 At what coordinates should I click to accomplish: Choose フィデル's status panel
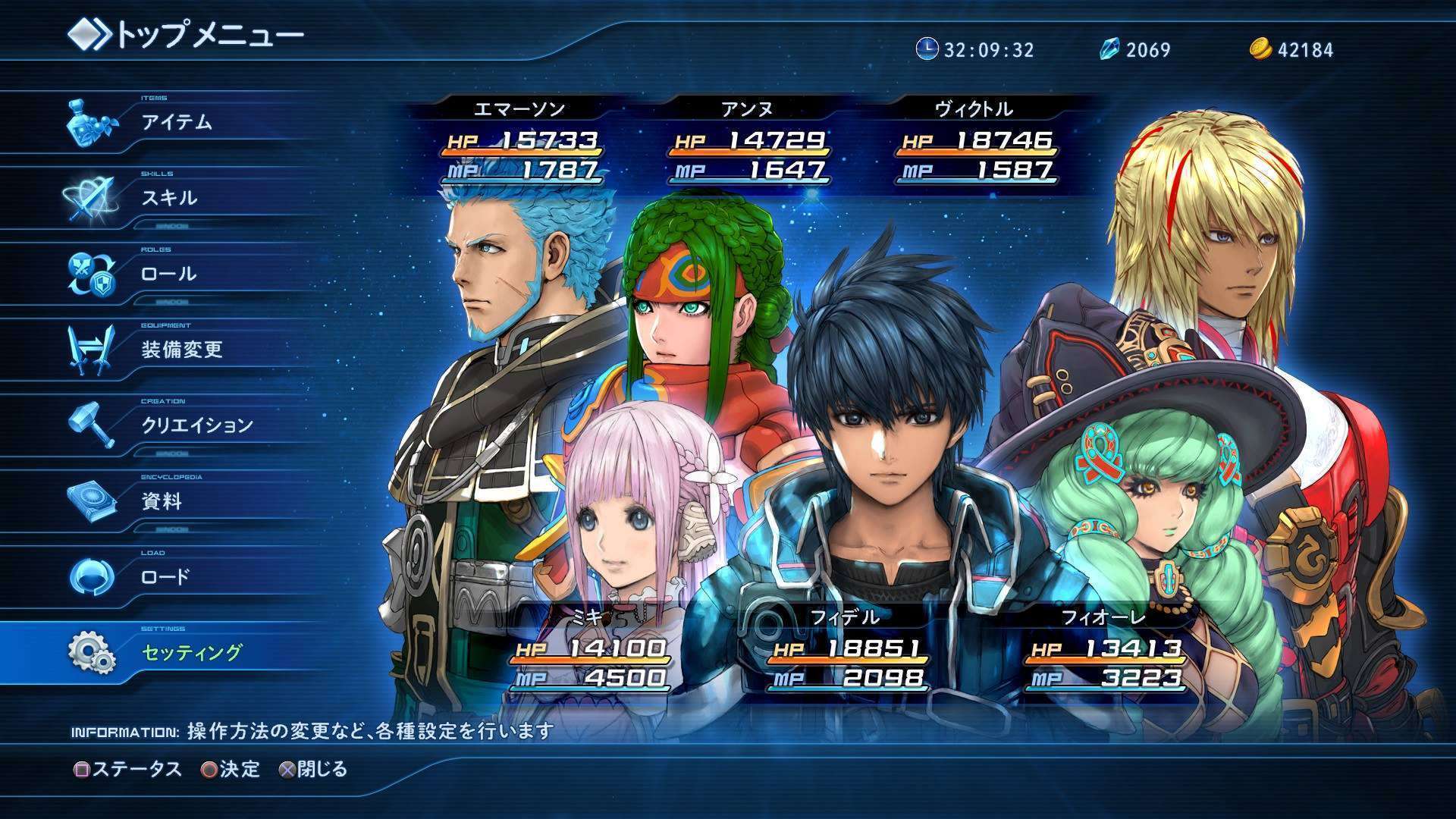tap(846, 651)
